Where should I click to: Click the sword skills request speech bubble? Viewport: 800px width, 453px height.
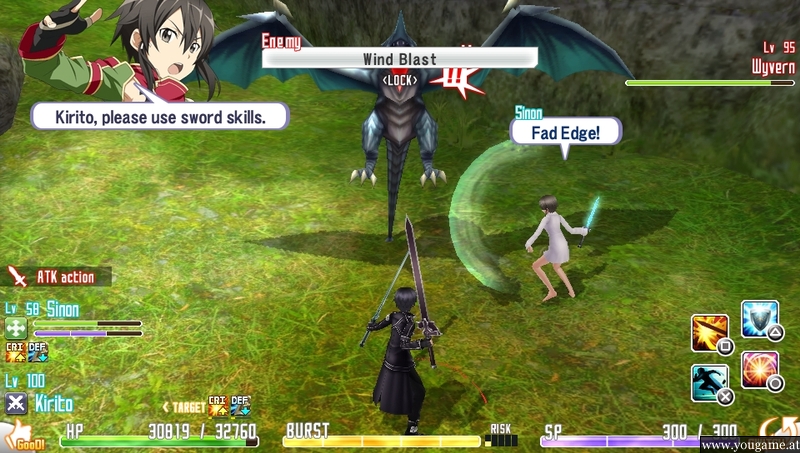click(x=160, y=116)
